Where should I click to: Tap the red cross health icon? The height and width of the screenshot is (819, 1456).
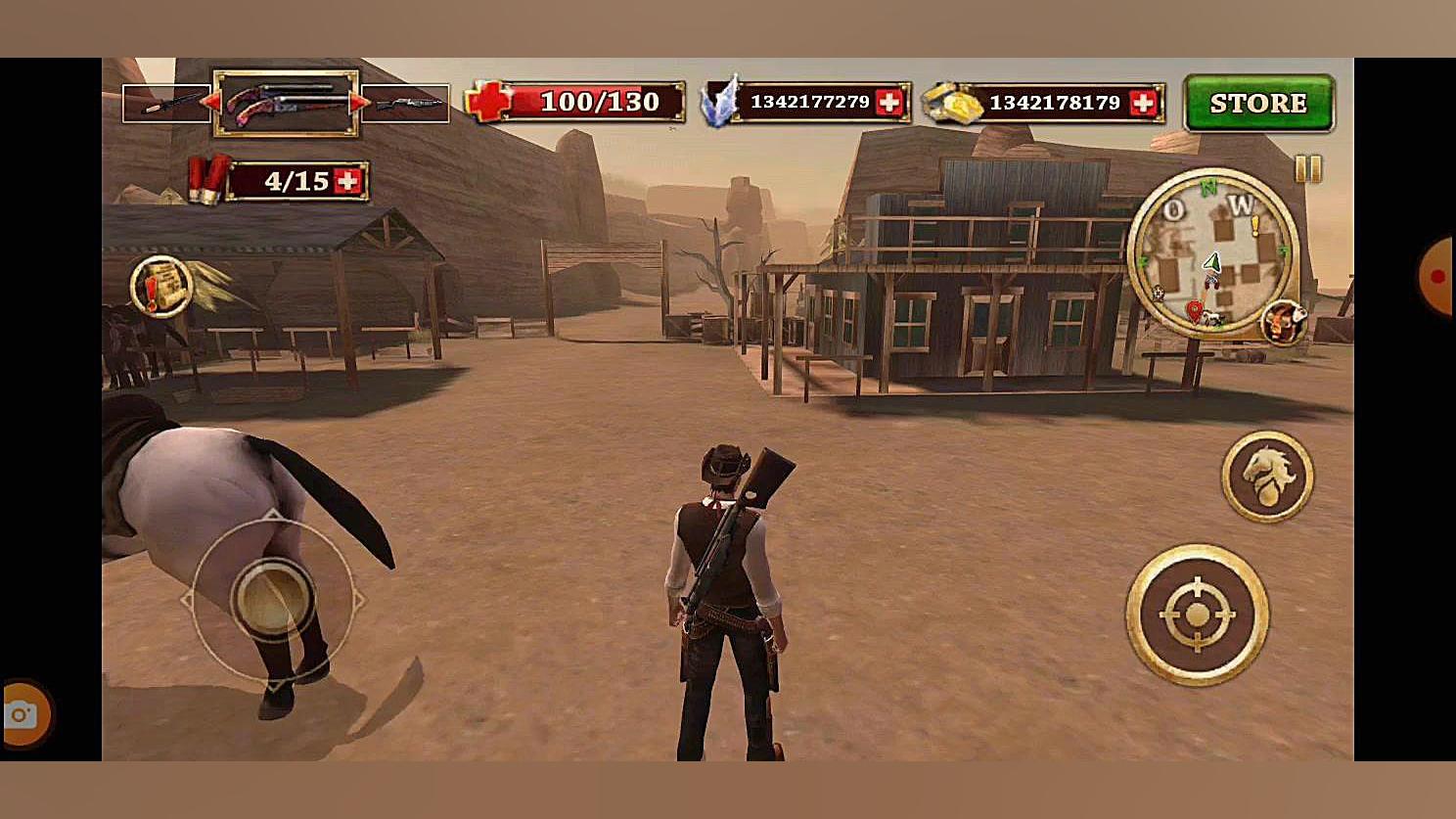(x=488, y=102)
